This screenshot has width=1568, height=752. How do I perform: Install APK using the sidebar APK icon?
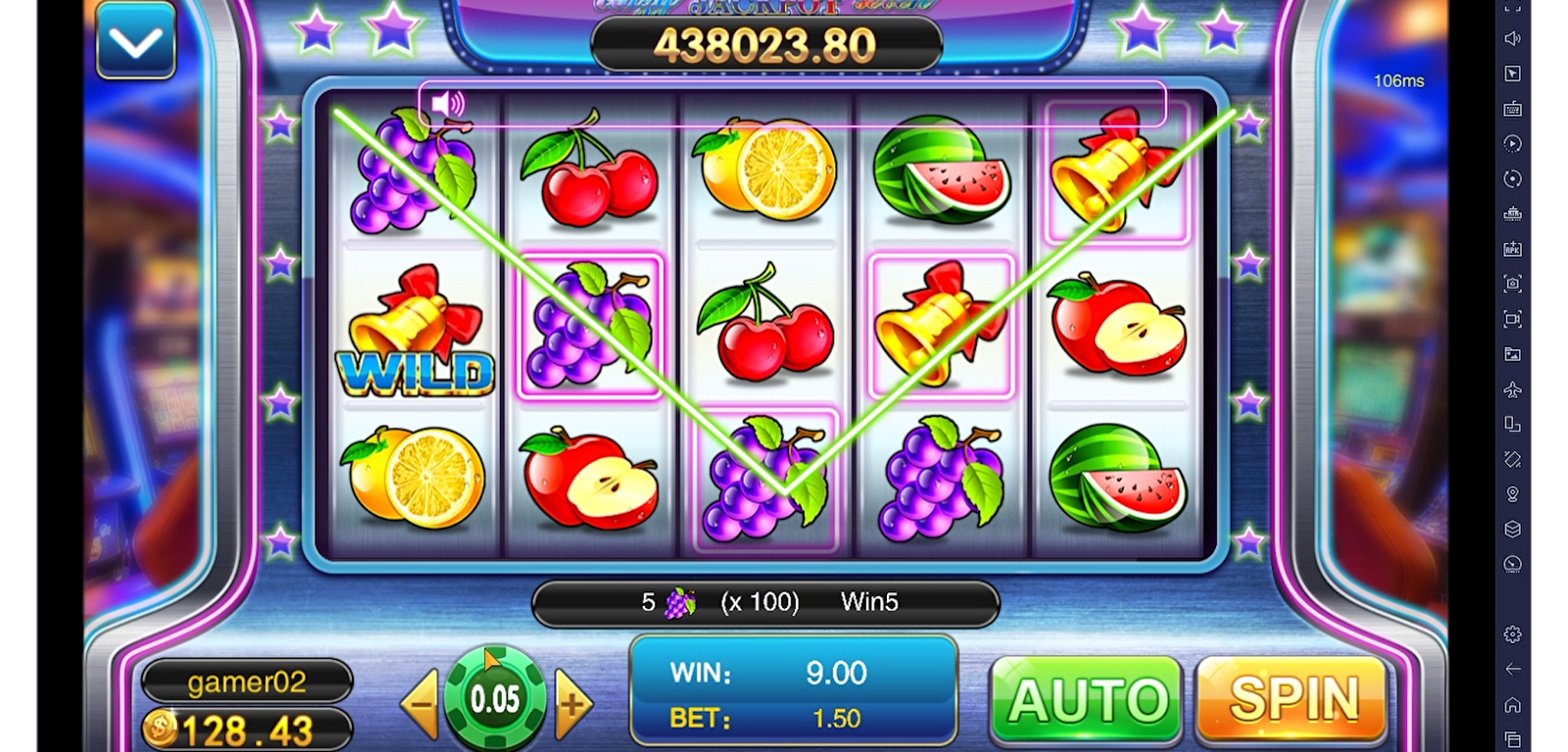(1512, 249)
